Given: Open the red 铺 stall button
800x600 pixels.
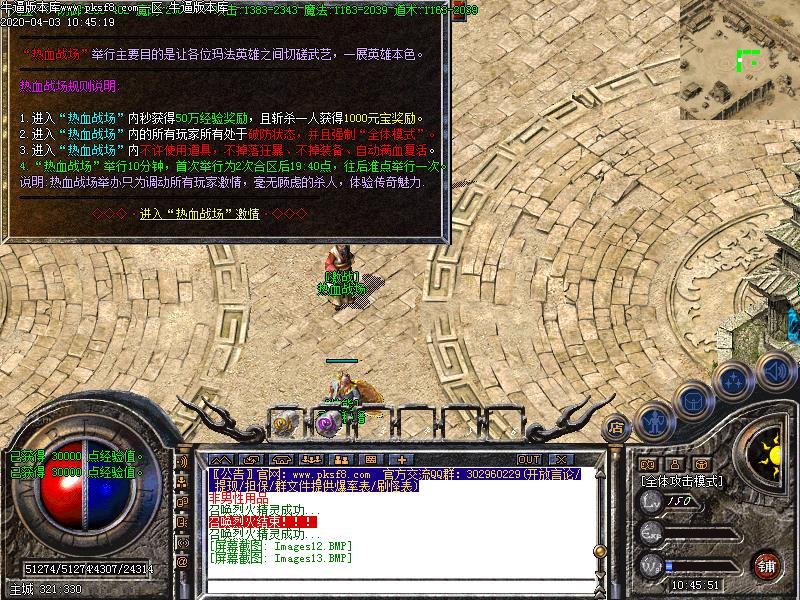Looking at the screenshot, I should click(767, 563).
